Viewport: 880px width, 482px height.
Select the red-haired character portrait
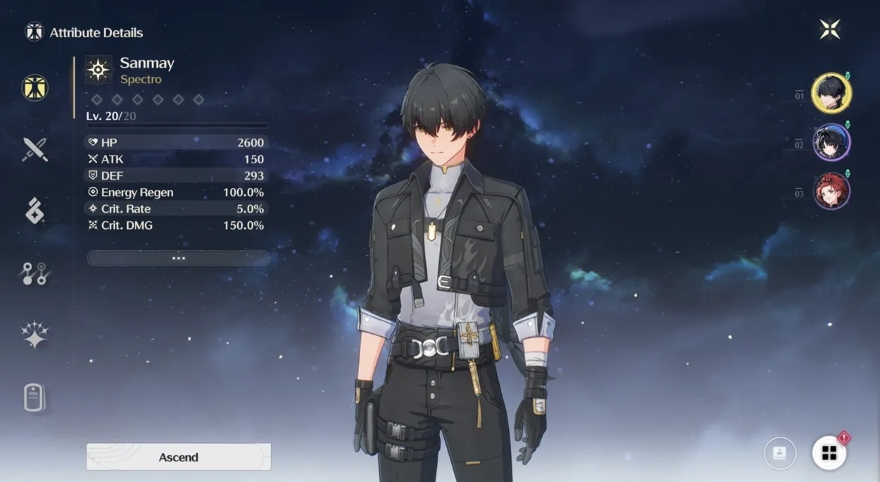coord(831,191)
